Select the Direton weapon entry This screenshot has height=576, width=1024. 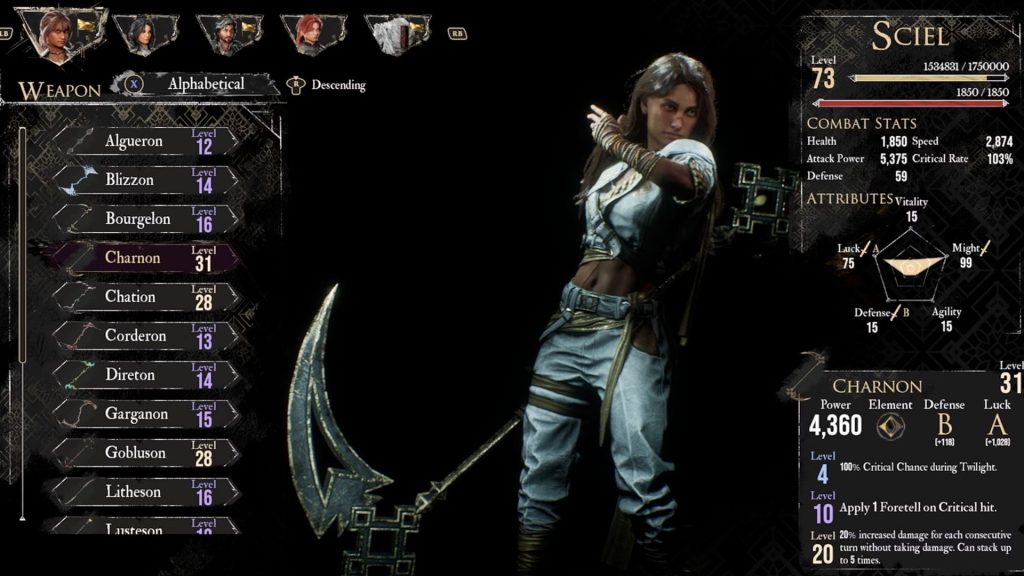[145, 375]
